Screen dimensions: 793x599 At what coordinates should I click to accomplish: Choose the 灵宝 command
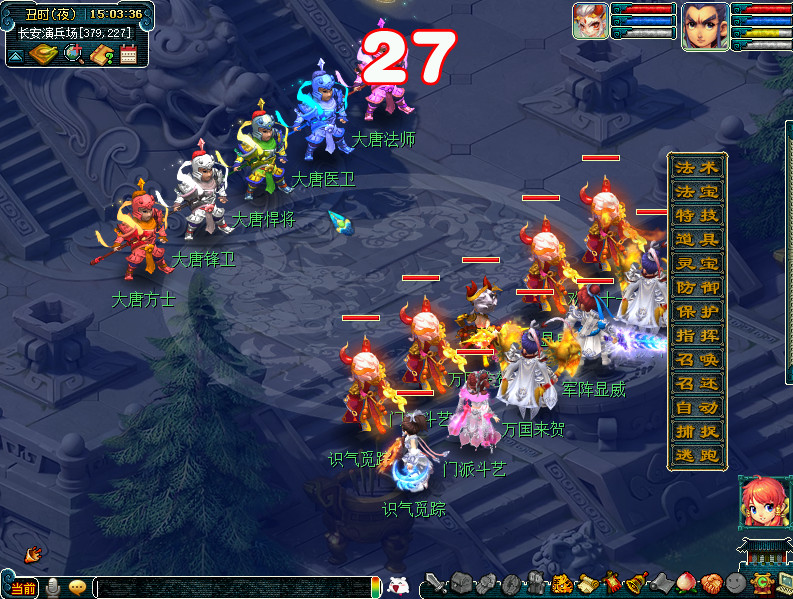[x=697, y=263]
